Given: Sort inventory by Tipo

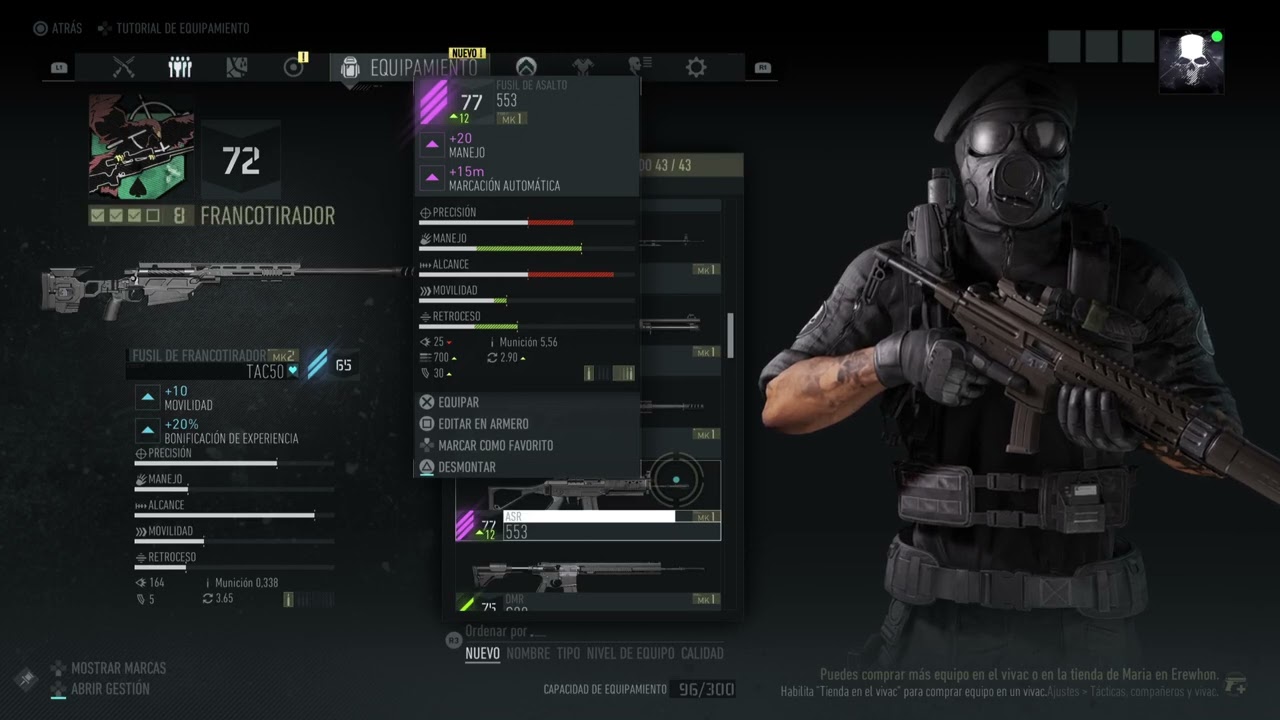Looking at the screenshot, I should pyautogui.click(x=568, y=653).
